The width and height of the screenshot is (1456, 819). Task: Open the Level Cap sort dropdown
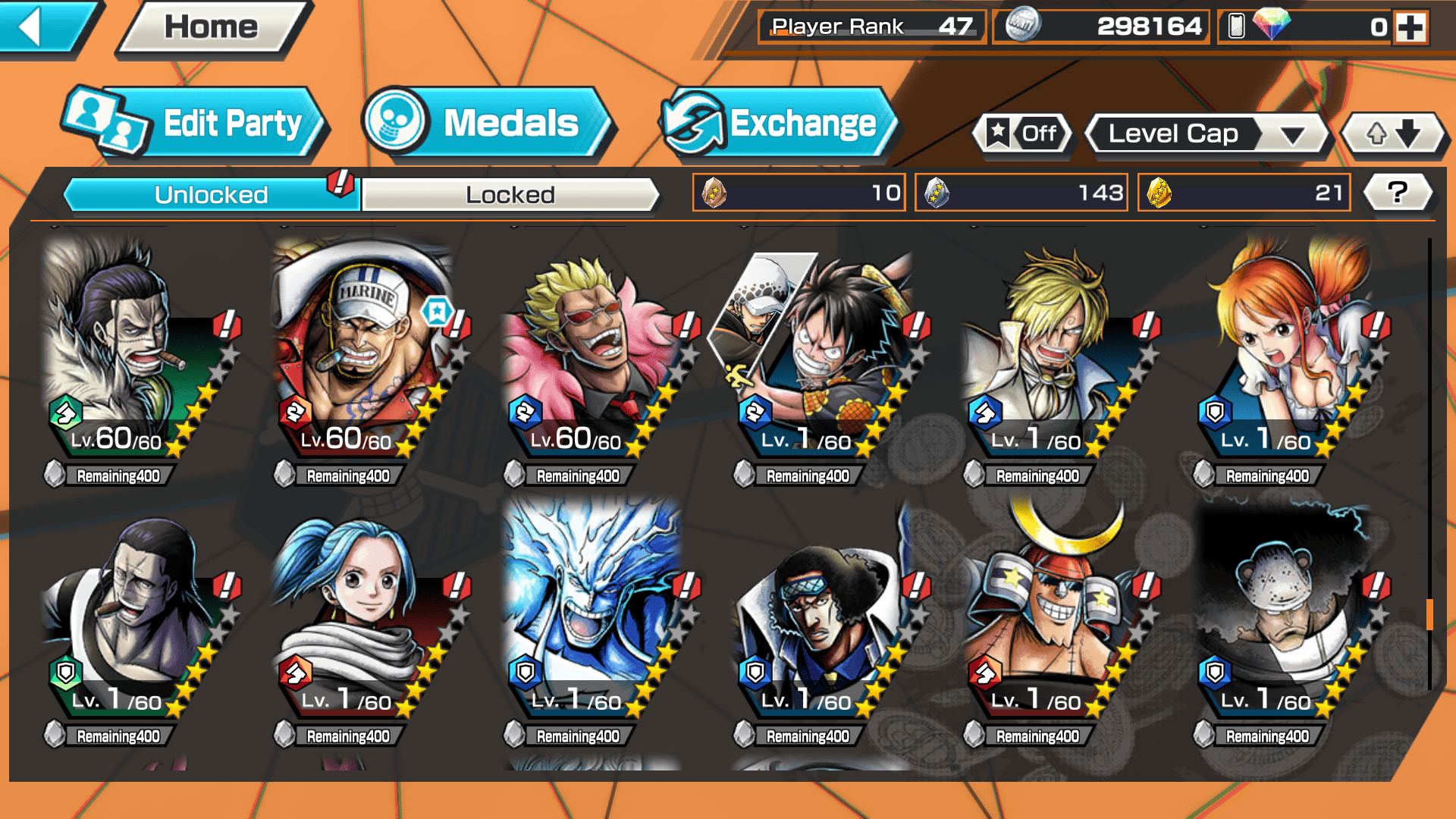tap(1207, 134)
